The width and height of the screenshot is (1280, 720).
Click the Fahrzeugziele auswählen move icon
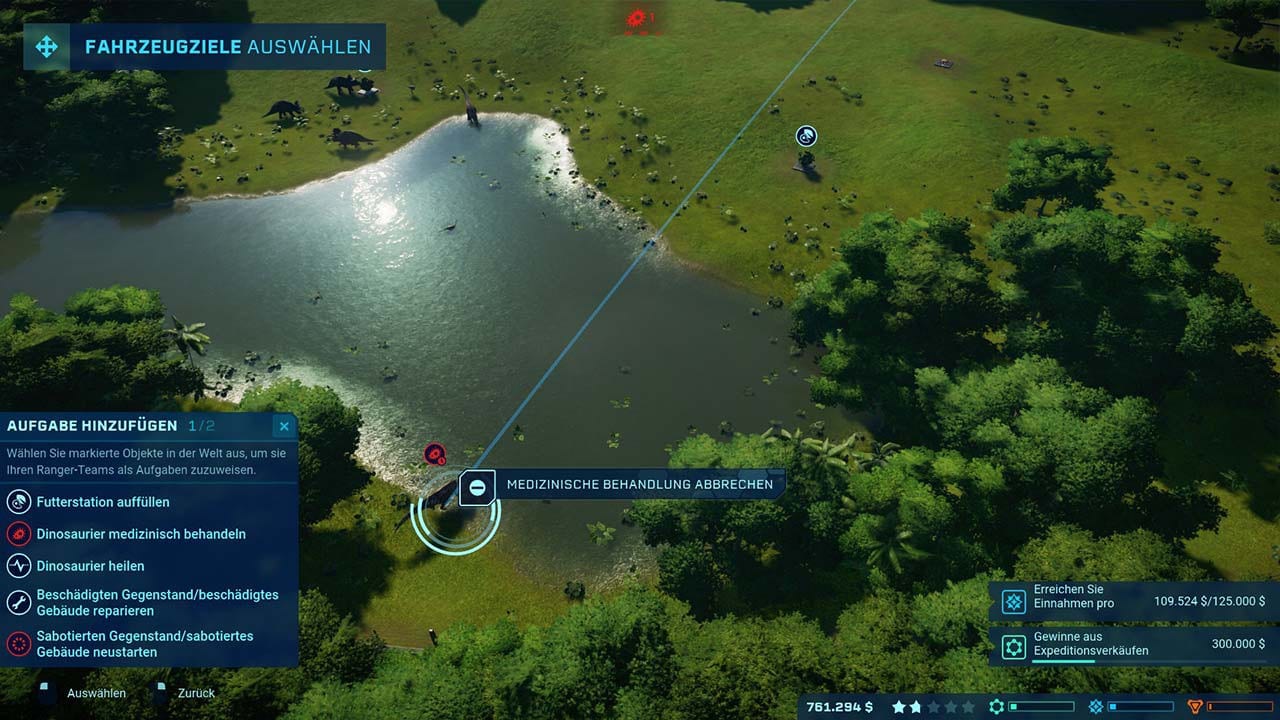pos(47,47)
